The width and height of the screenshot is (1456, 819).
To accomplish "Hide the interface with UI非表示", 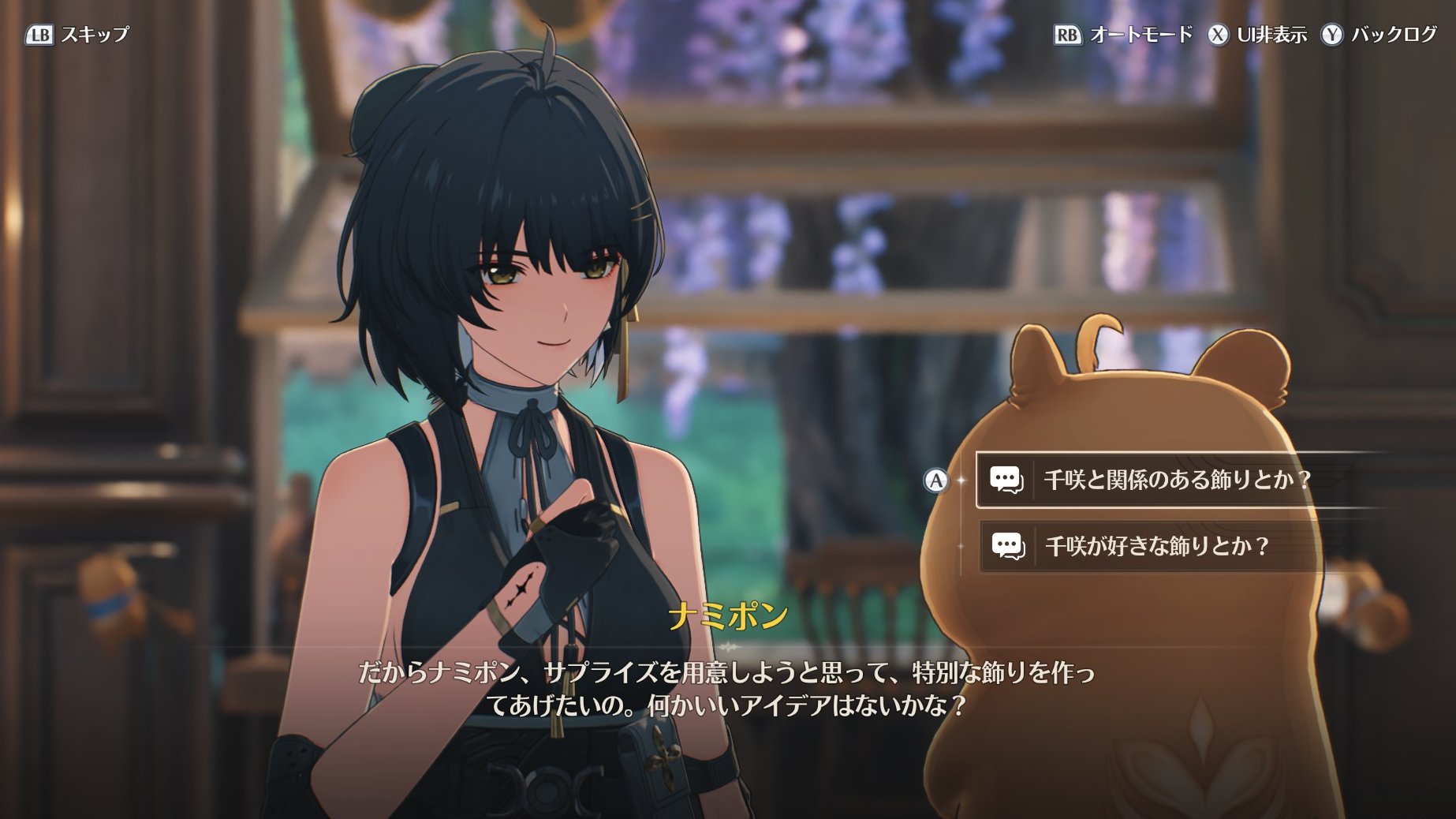I will [1258, 35].
